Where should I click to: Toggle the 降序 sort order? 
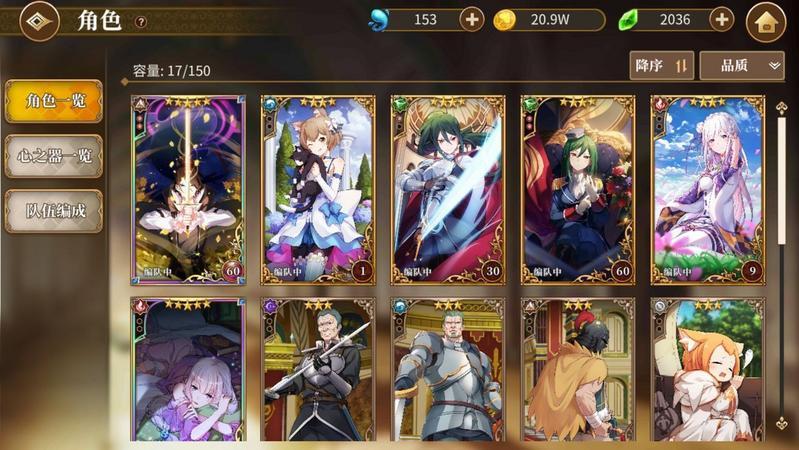point(662,66)
